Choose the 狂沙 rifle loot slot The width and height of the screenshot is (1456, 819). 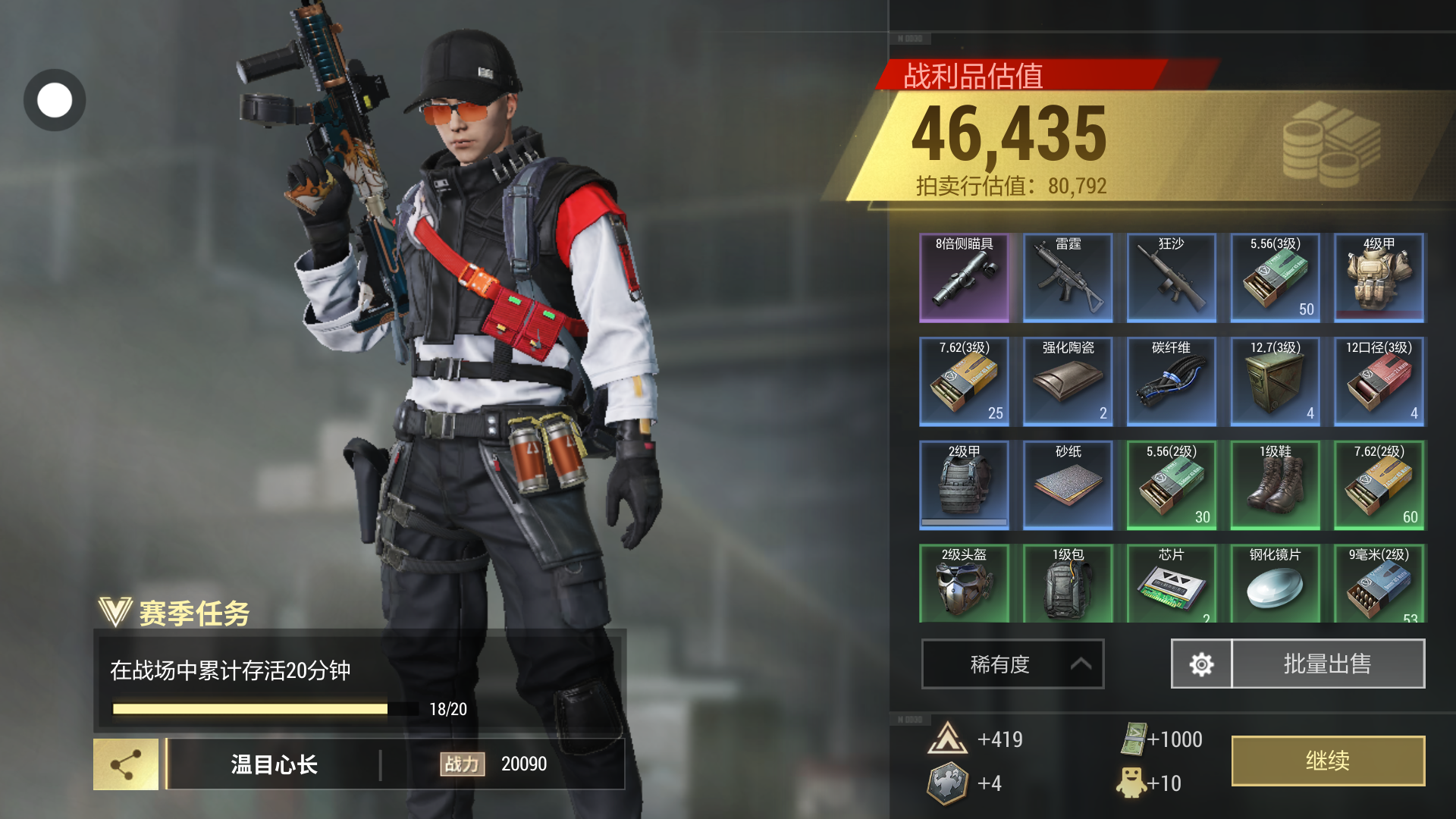click(x=1172, y=278)
